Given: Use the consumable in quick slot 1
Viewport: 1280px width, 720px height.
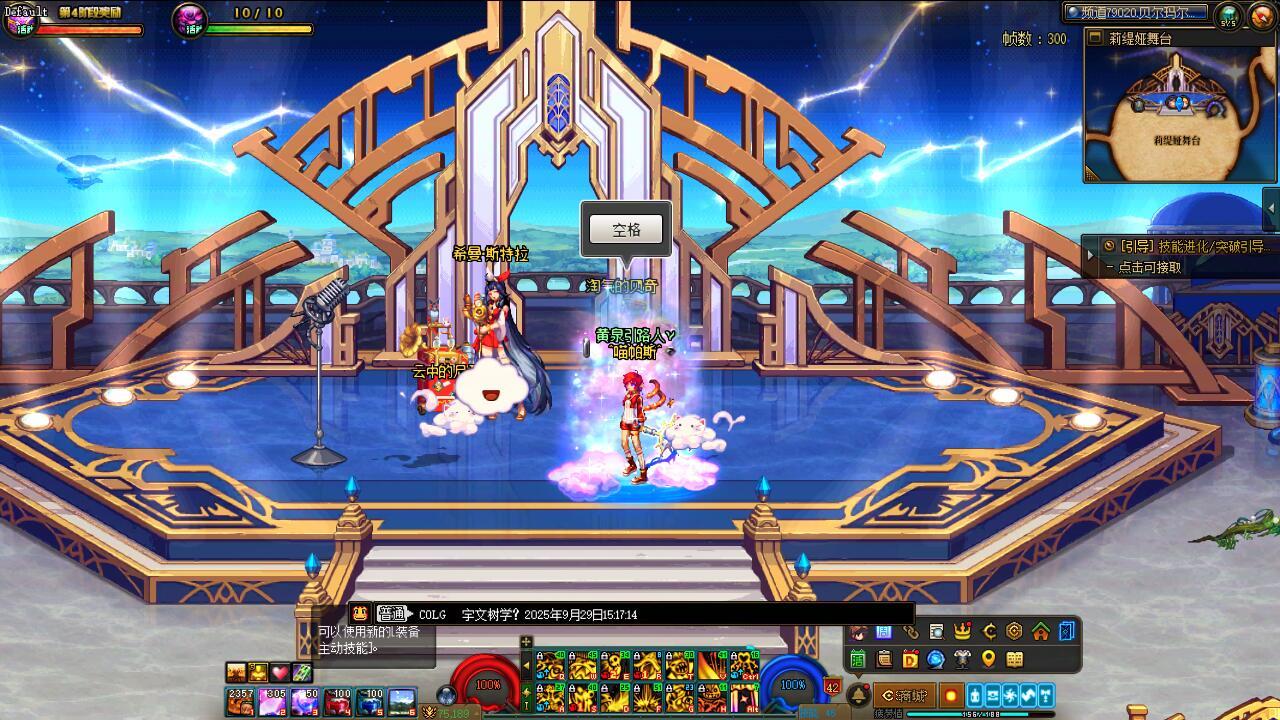Looking at the screenshot, I should (x=240, y=701).
